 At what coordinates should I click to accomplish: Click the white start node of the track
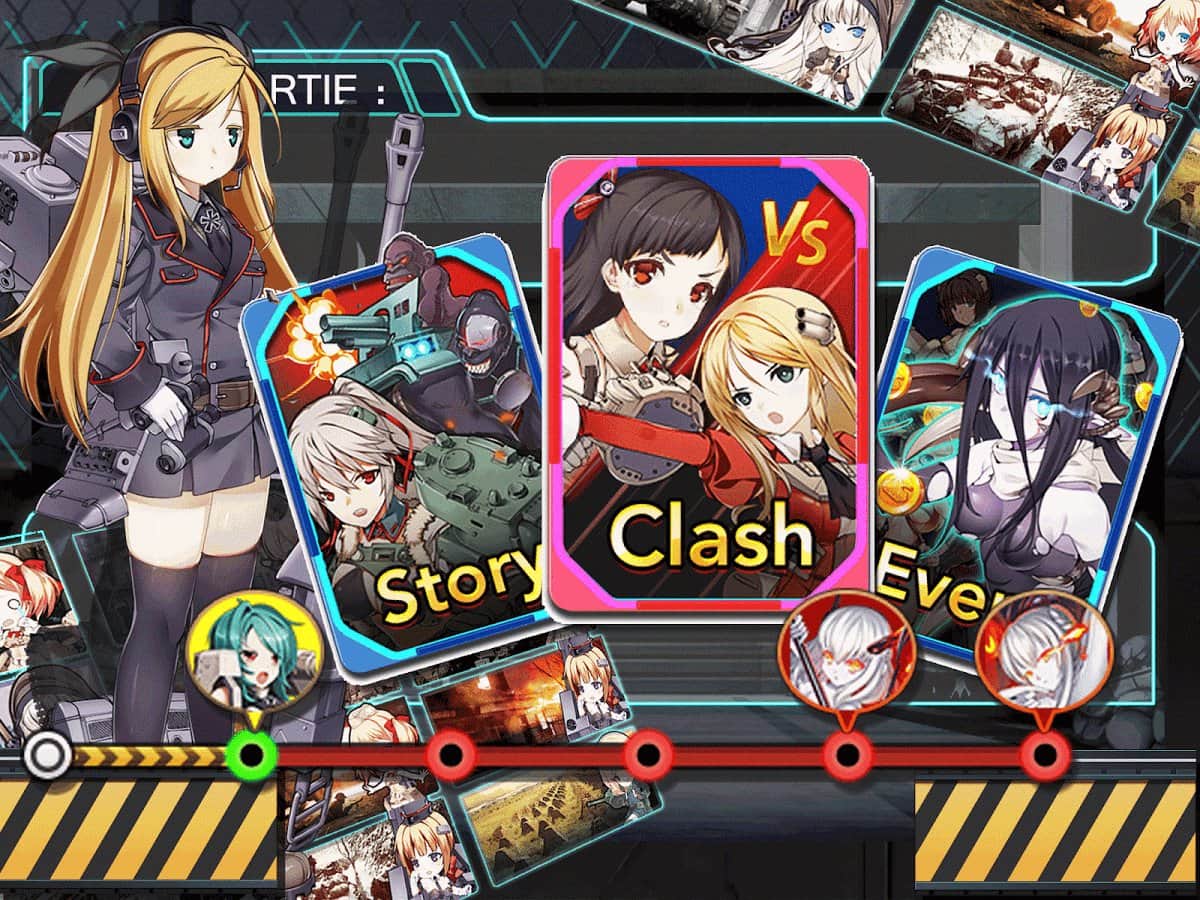click(46, 755)
